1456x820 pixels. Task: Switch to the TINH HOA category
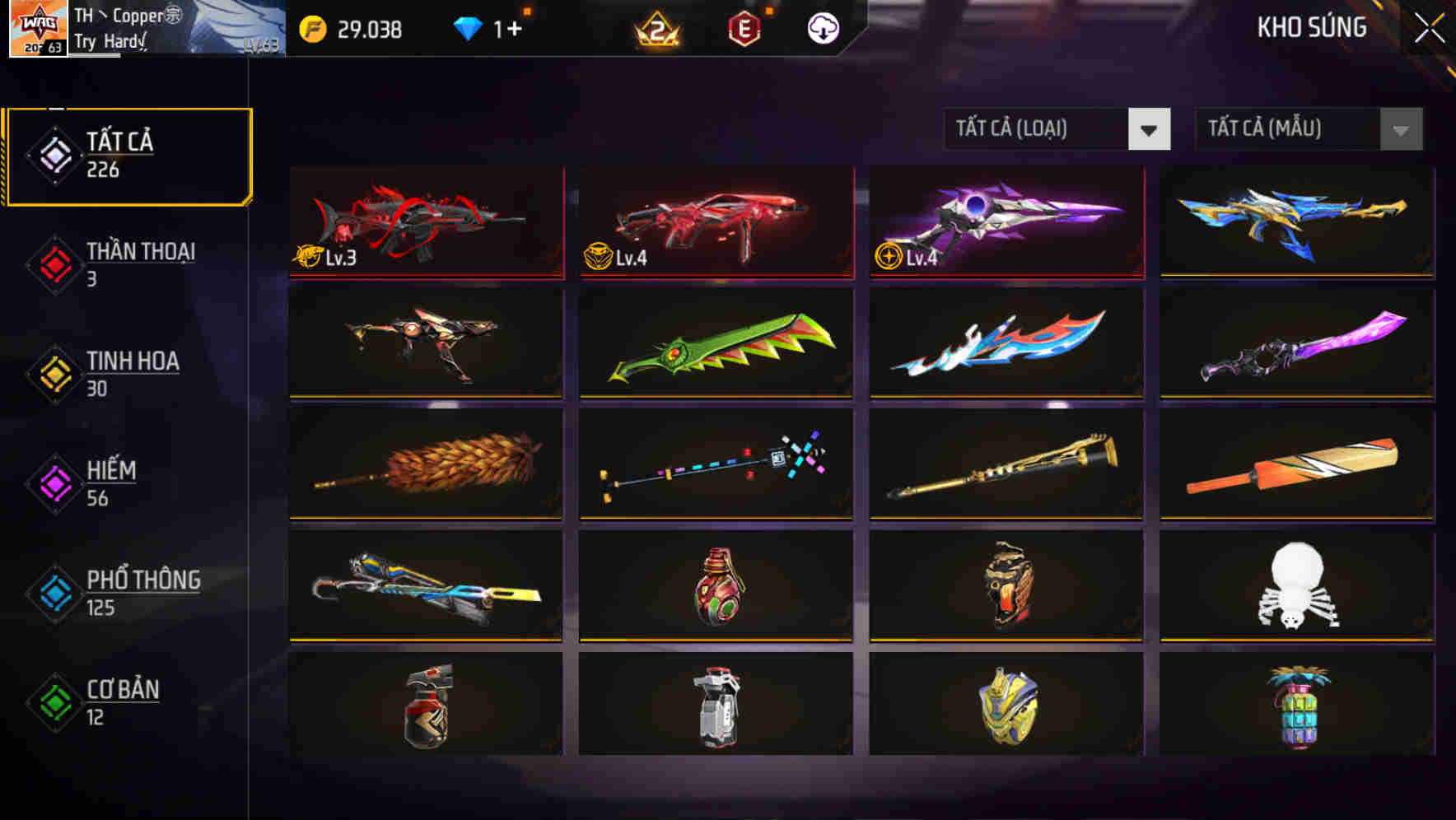pyautogui.click(x=132, y=373)
